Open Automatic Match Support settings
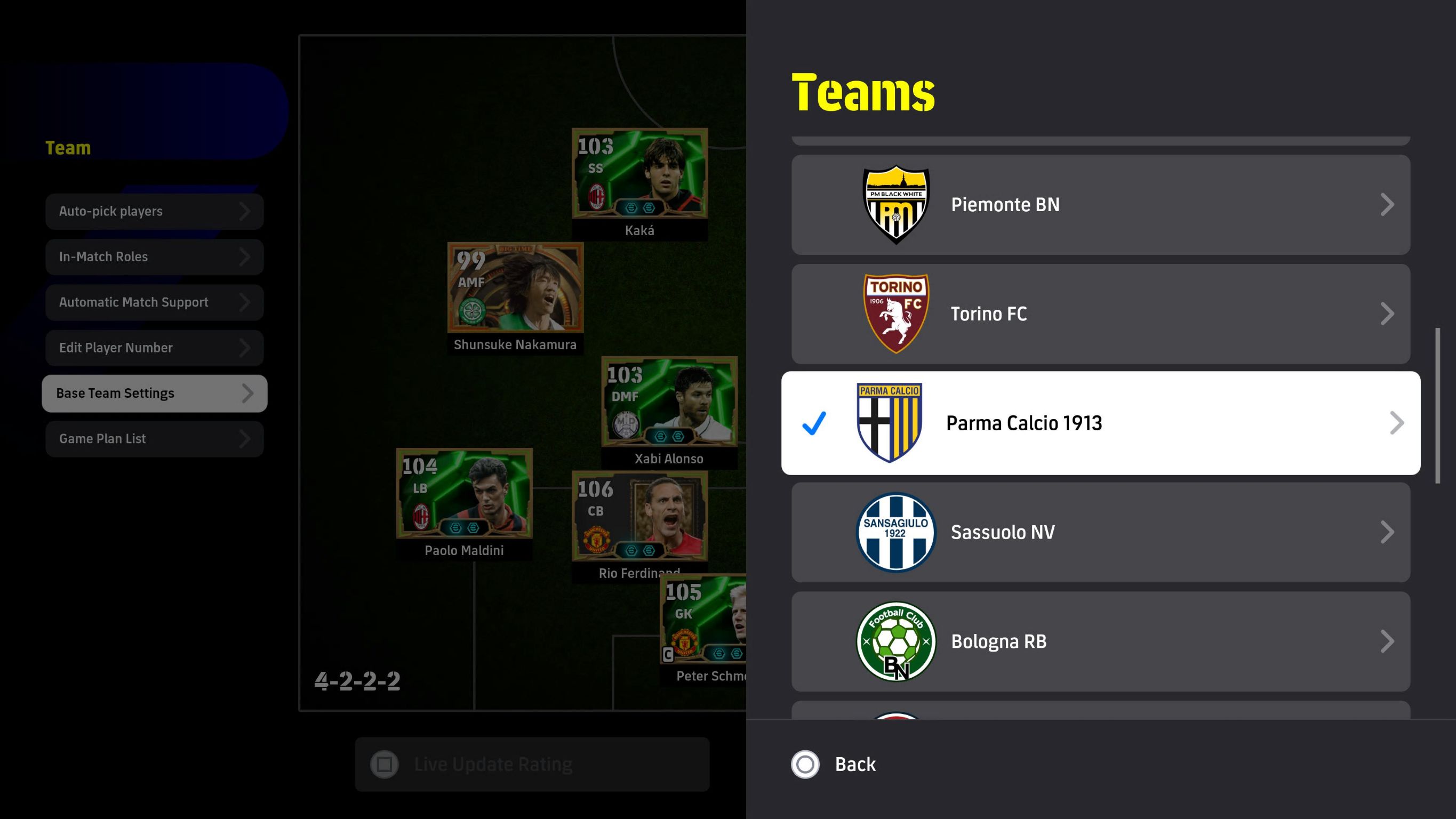The height and width of the screenshot is (819, 1456). pyautogui.click(x=154, y=302)
